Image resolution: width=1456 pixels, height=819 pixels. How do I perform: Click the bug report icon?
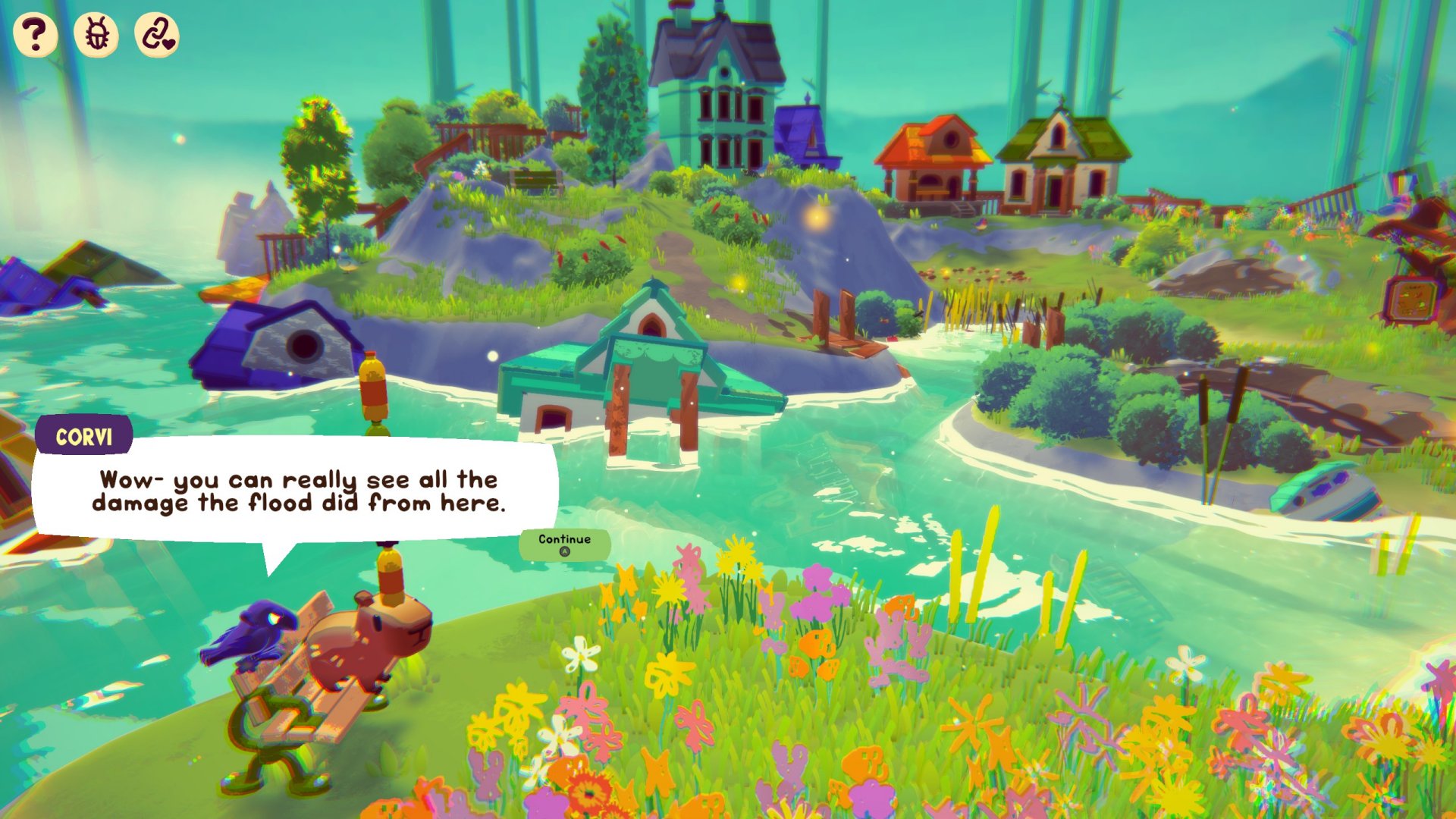click(x=96, y=35)
